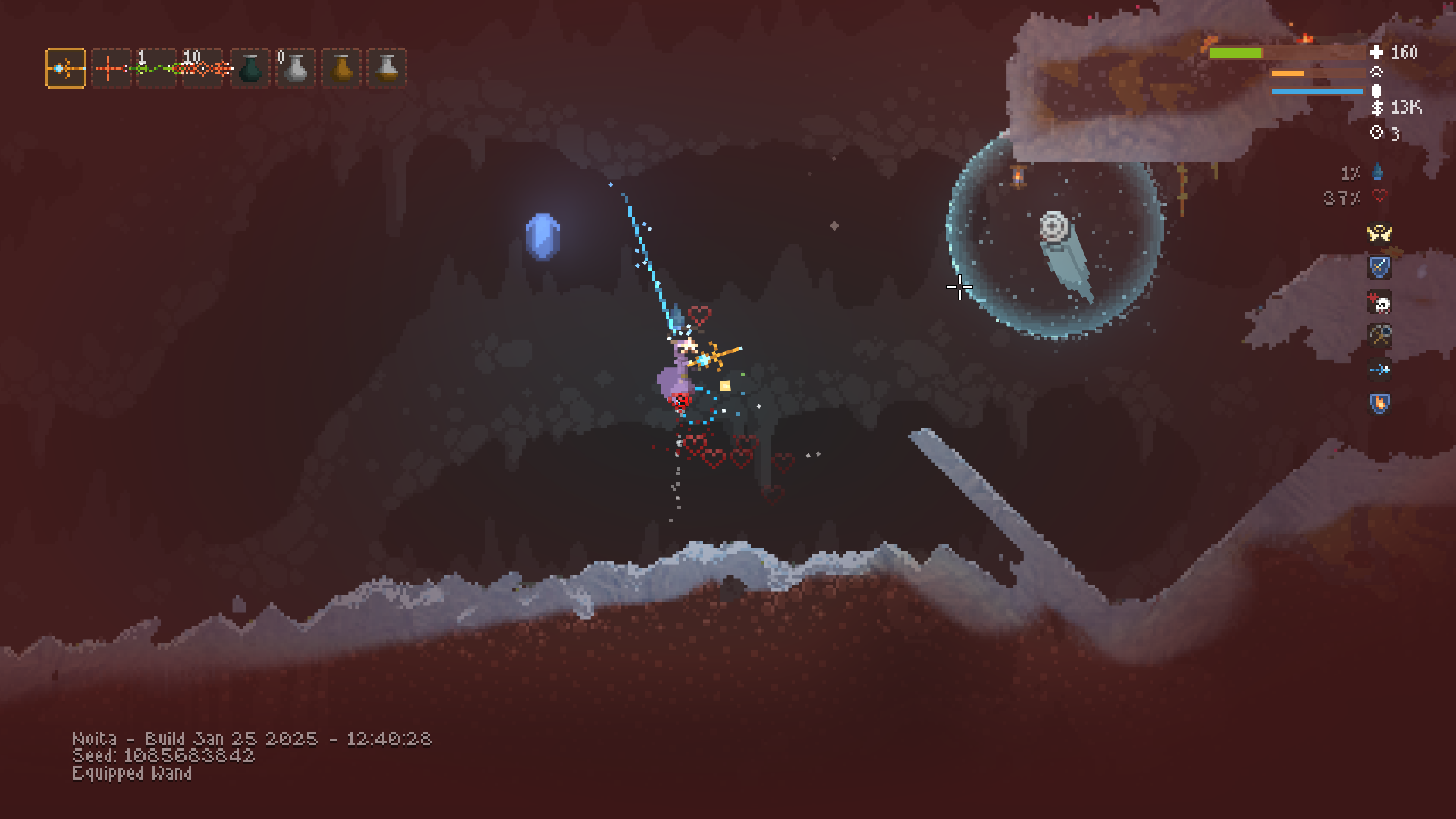
Task: Select the full amber potion flask
Action: tap(342, 69)
